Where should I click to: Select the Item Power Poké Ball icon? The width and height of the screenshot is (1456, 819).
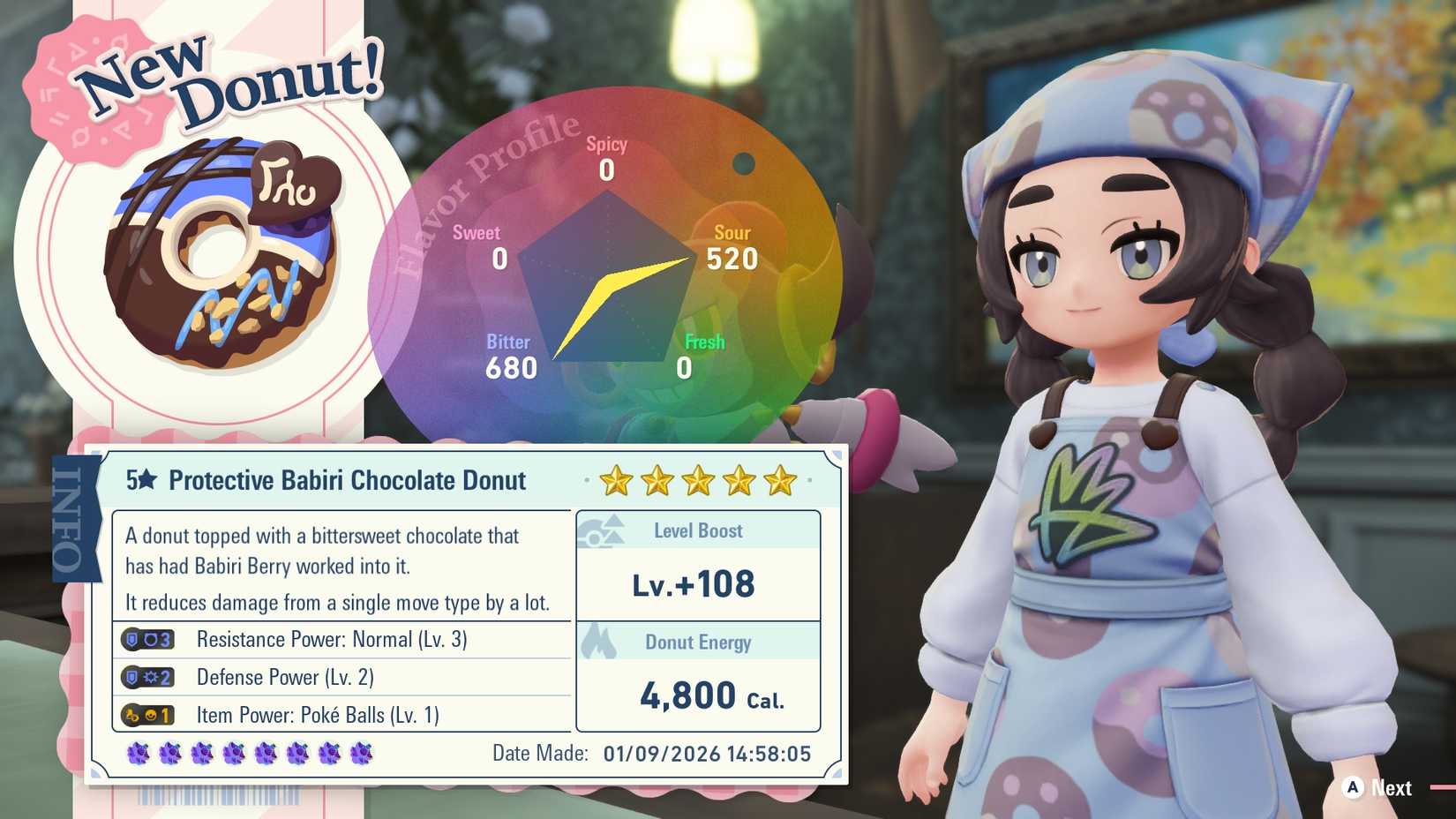[148, 715]
